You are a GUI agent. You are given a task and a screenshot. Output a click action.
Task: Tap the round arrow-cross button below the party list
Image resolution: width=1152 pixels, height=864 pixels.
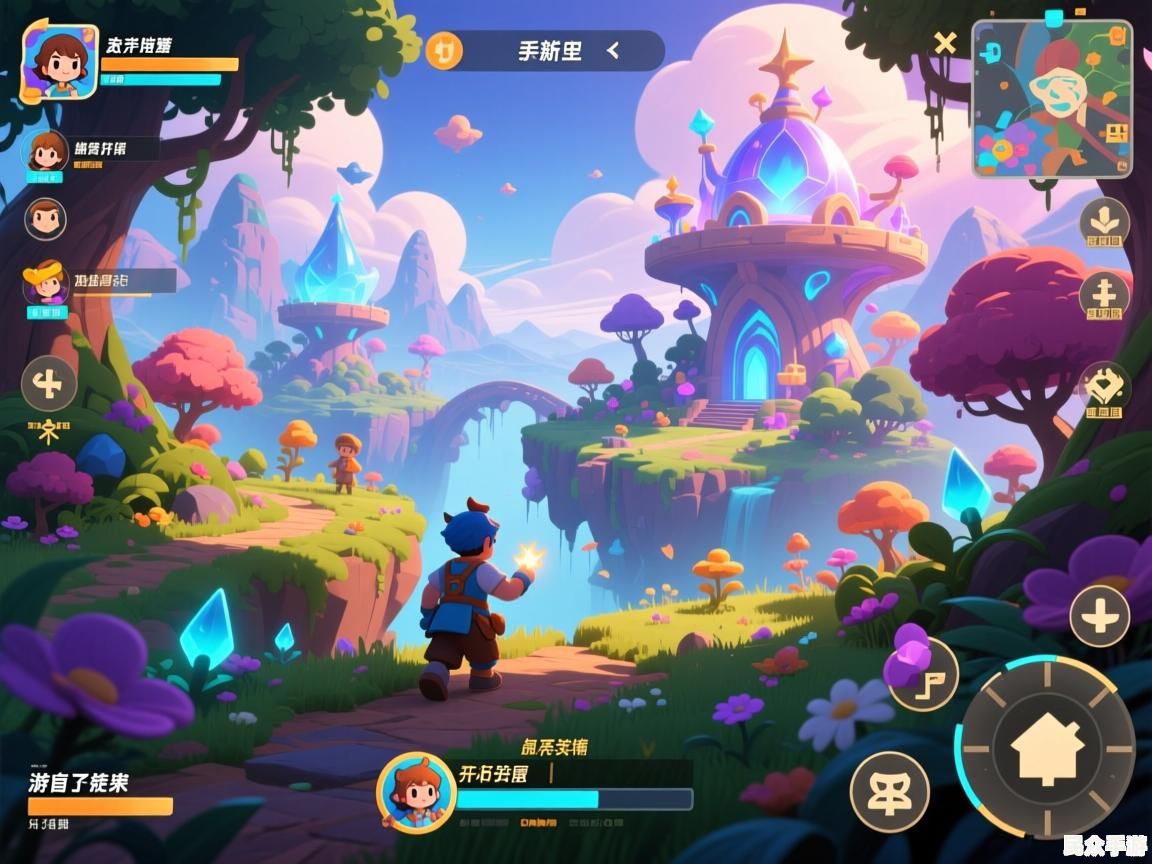pyautogui.click(x=49, y=383)
